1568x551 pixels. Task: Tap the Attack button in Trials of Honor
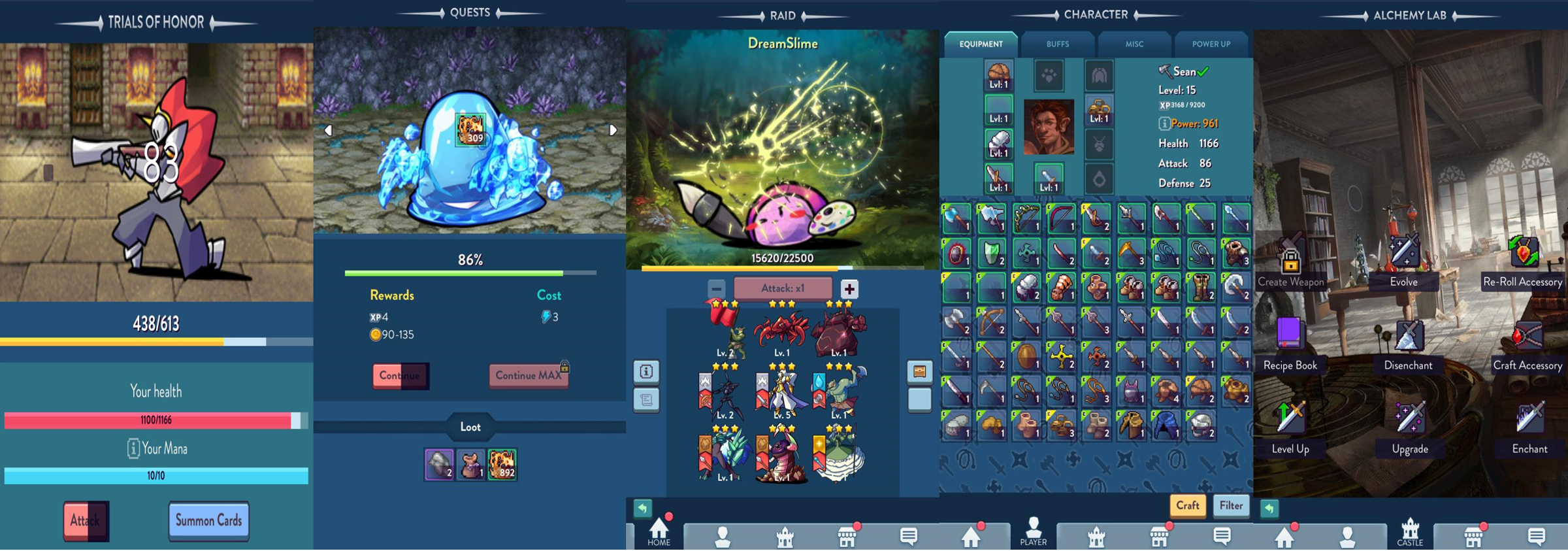[86, 521]
